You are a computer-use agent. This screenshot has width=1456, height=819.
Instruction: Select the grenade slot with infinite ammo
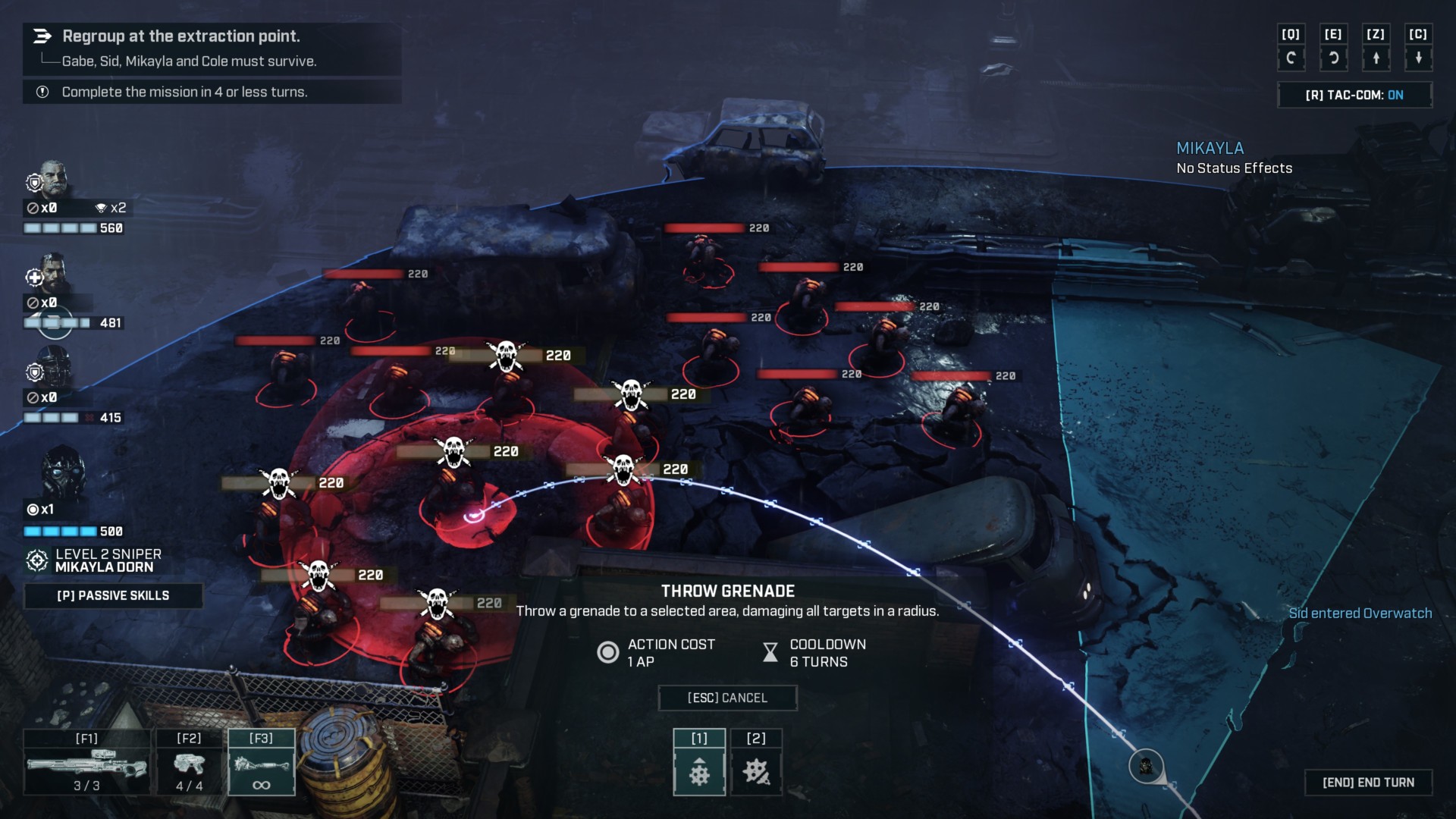[x=261, y=764]
